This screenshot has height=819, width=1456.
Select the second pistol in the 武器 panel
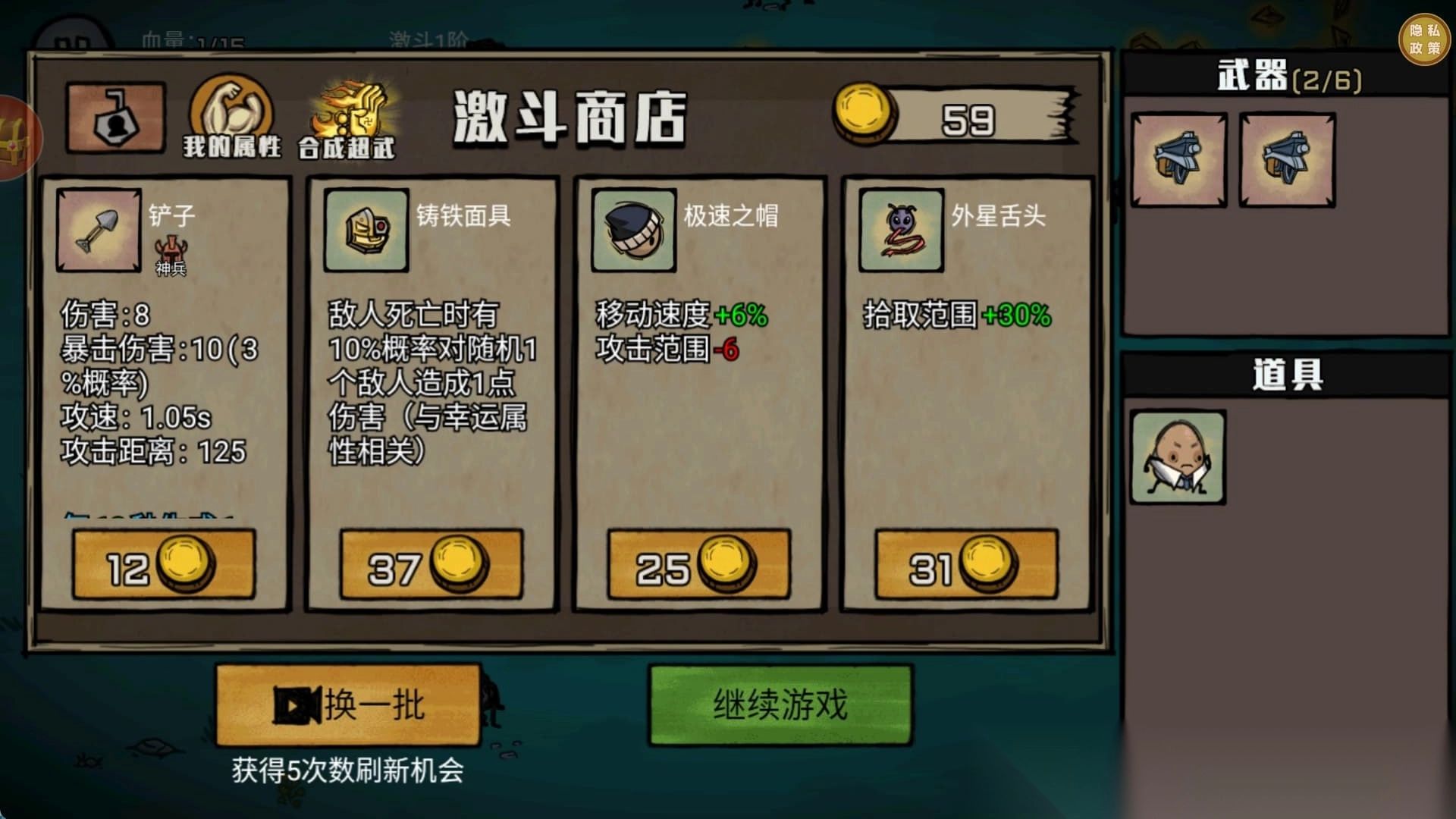pos(1287,159)
